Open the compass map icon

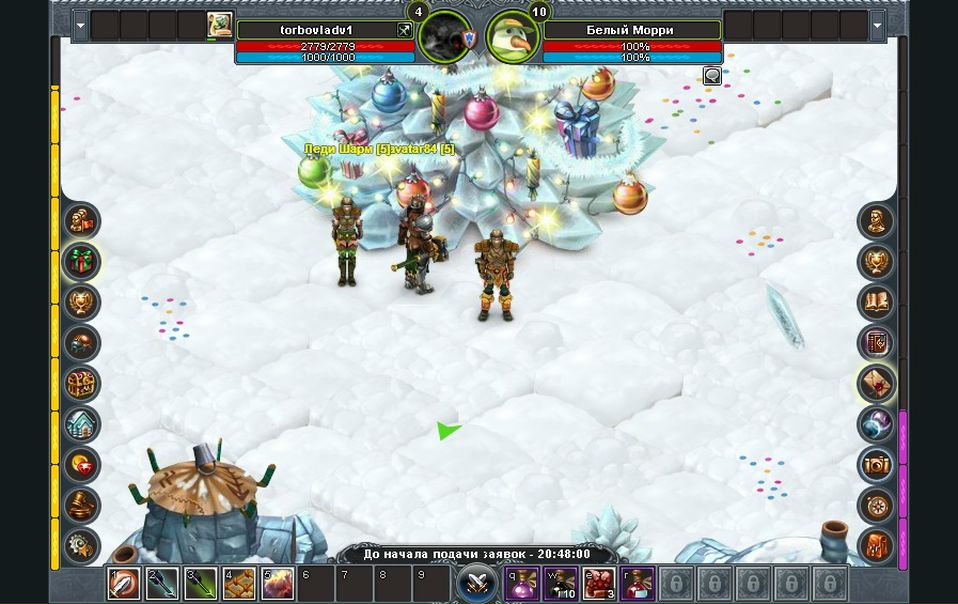tap(876, 505)
